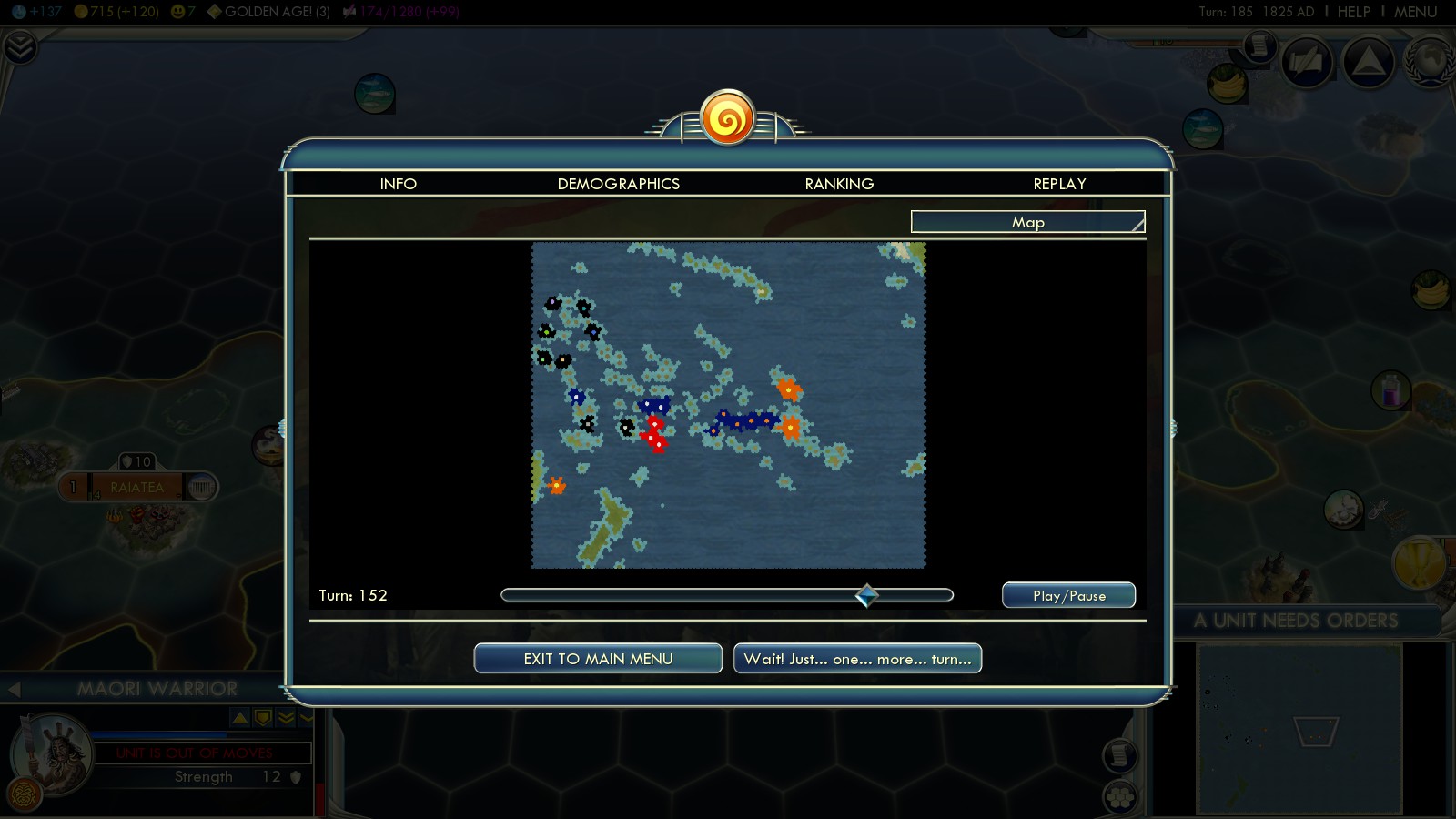Switch to the Info tab

coord(398,184)
